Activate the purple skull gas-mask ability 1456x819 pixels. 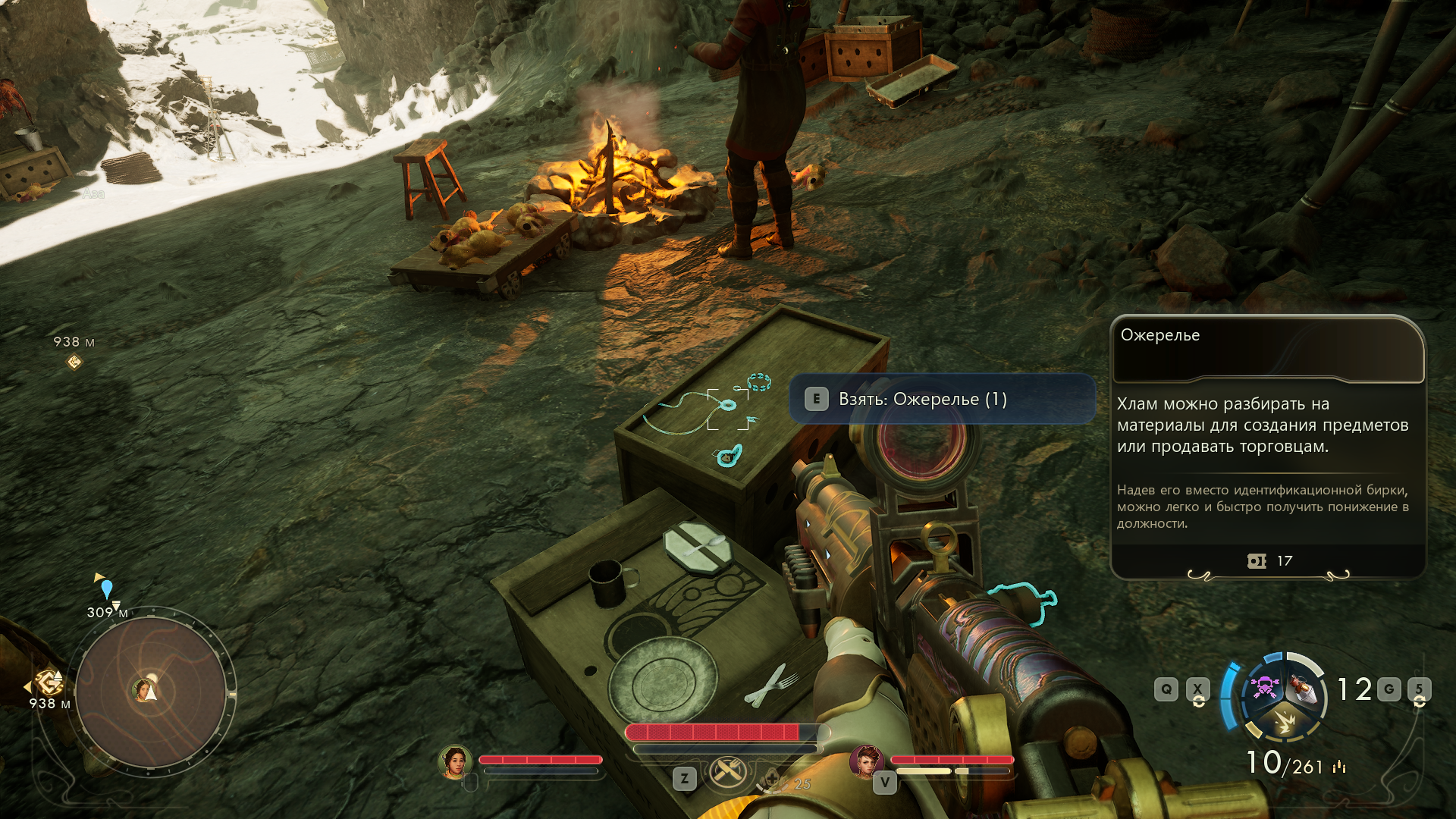click(x=1264, y=687)
